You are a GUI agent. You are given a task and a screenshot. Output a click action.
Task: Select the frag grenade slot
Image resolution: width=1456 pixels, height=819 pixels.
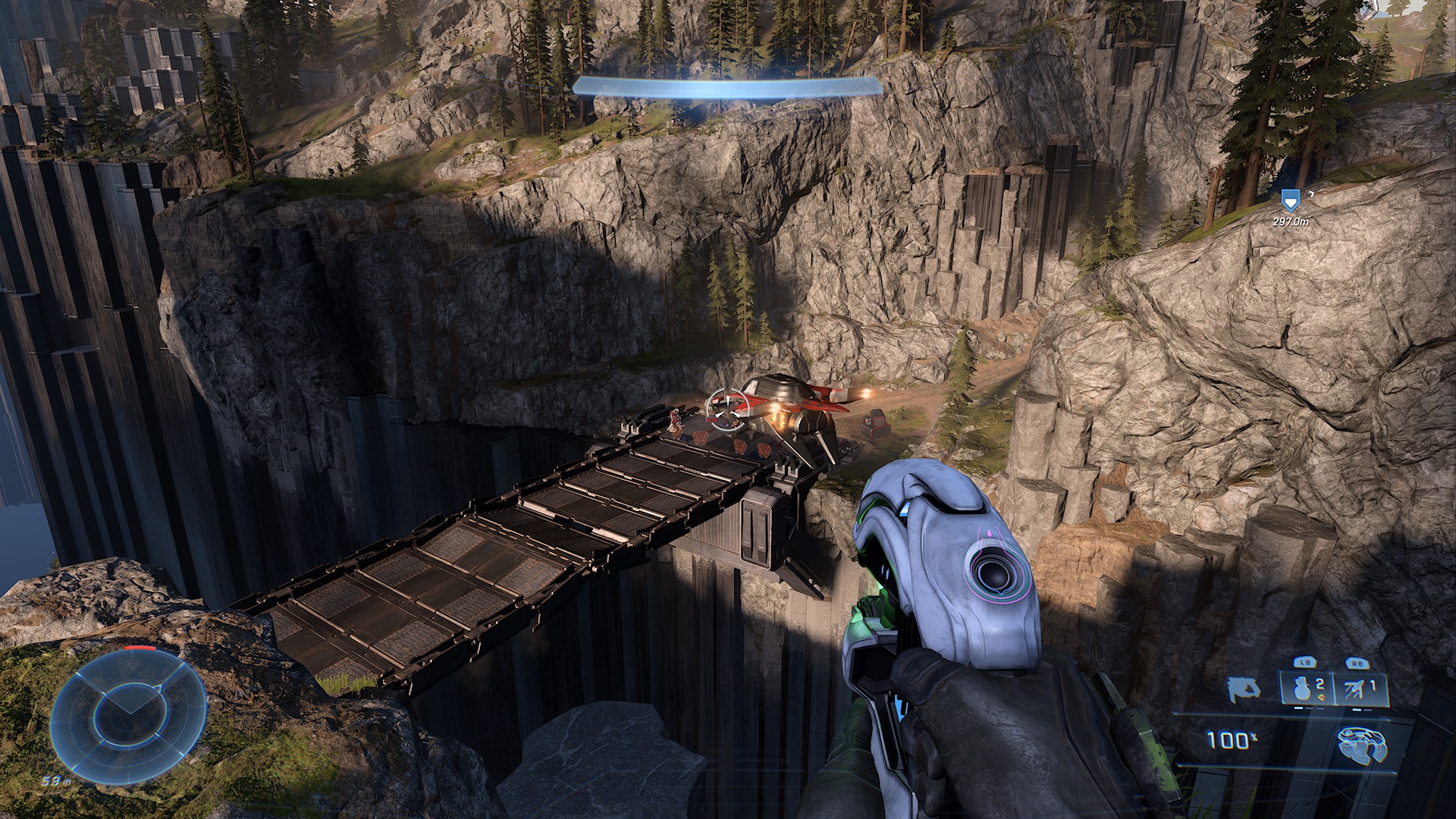pyautogui.click(x=1301, y=689)
